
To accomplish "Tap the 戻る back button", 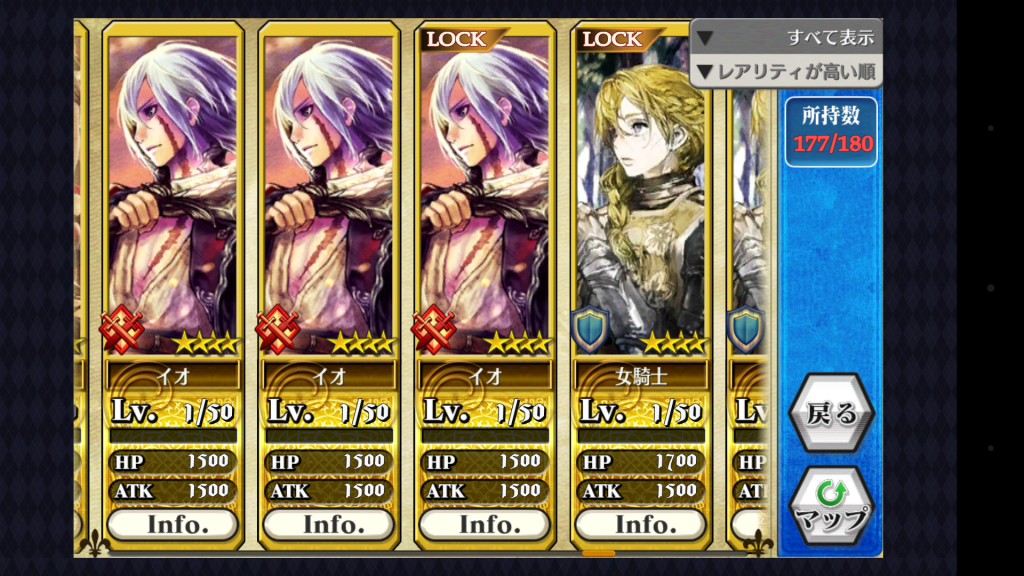I will pyautogui.click(x=831, y=414).
